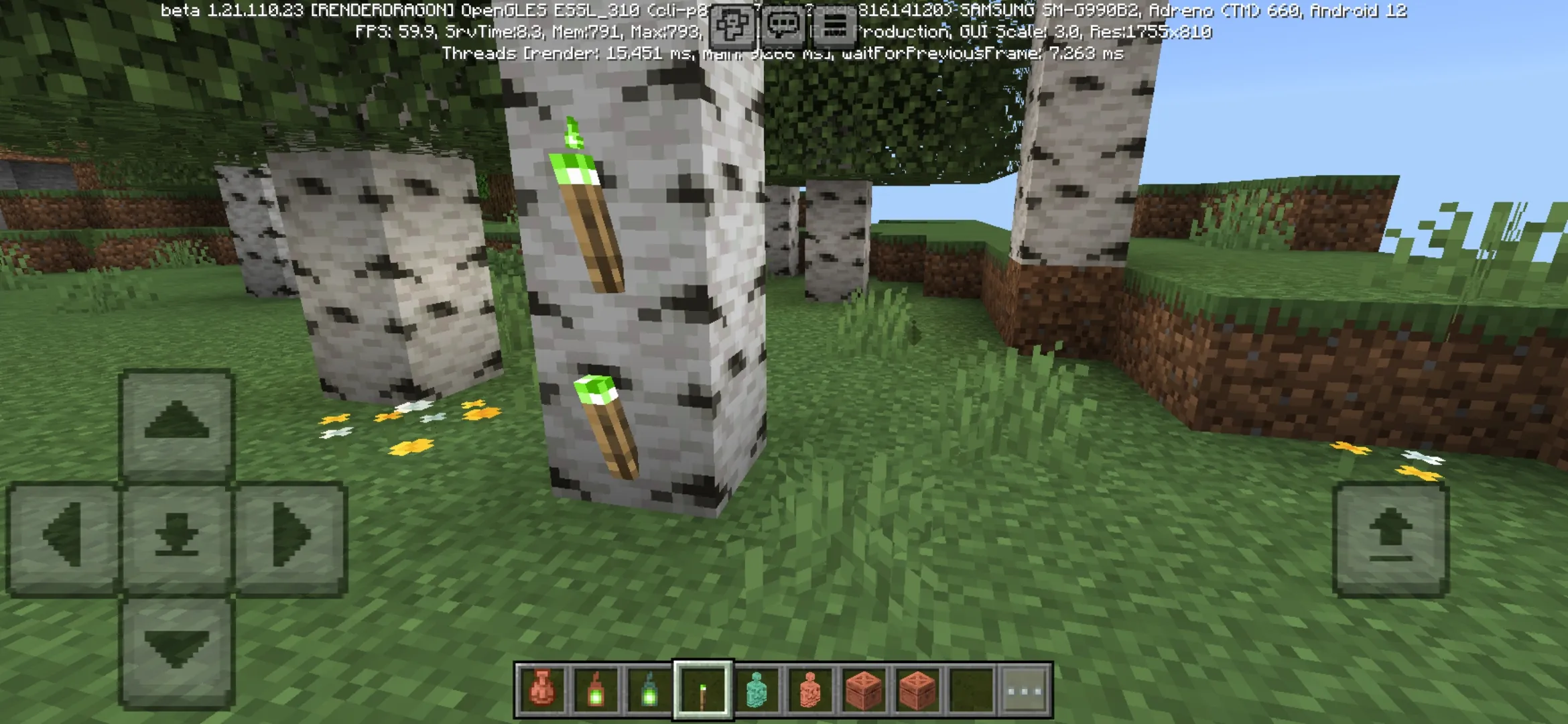Tap the move left arrow
1568x724 pixels.
63,536
